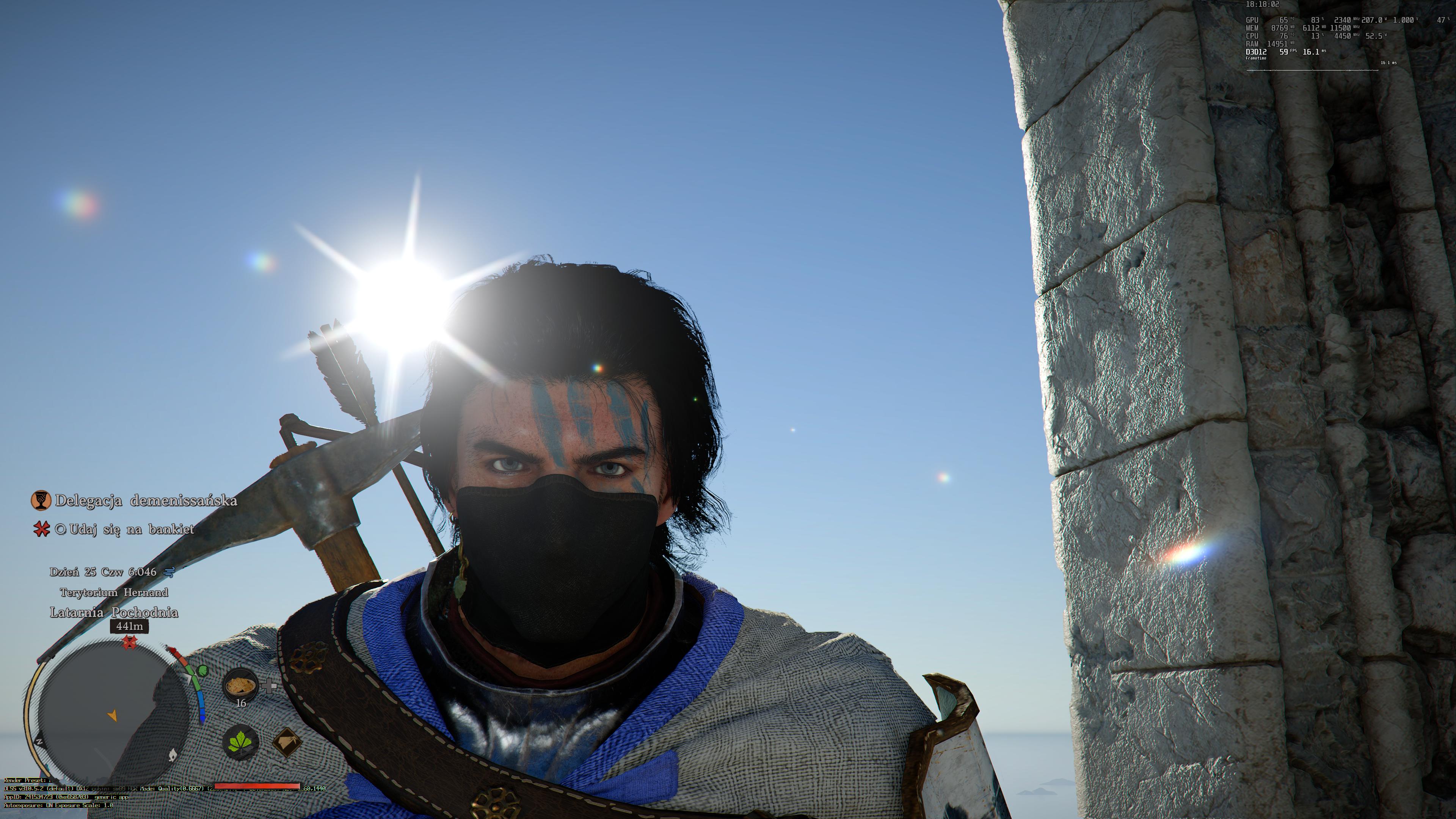Screen dimensions: 1456x819
Task: Open the circular minimap
Action: click(x=107, y=715)
